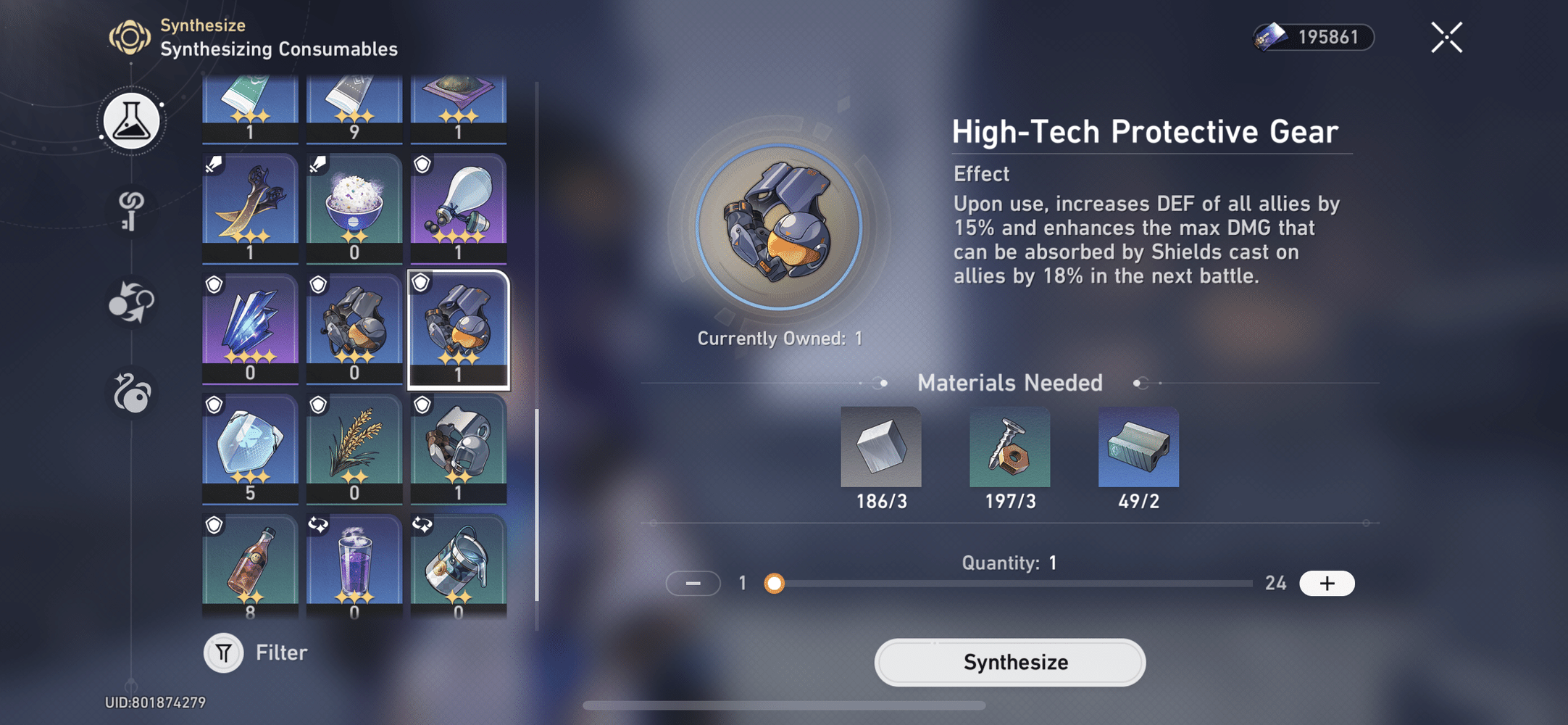1568x725 pixels.
Task: Switch to the exchange arrows synthesis category
Action: [130, 304]
